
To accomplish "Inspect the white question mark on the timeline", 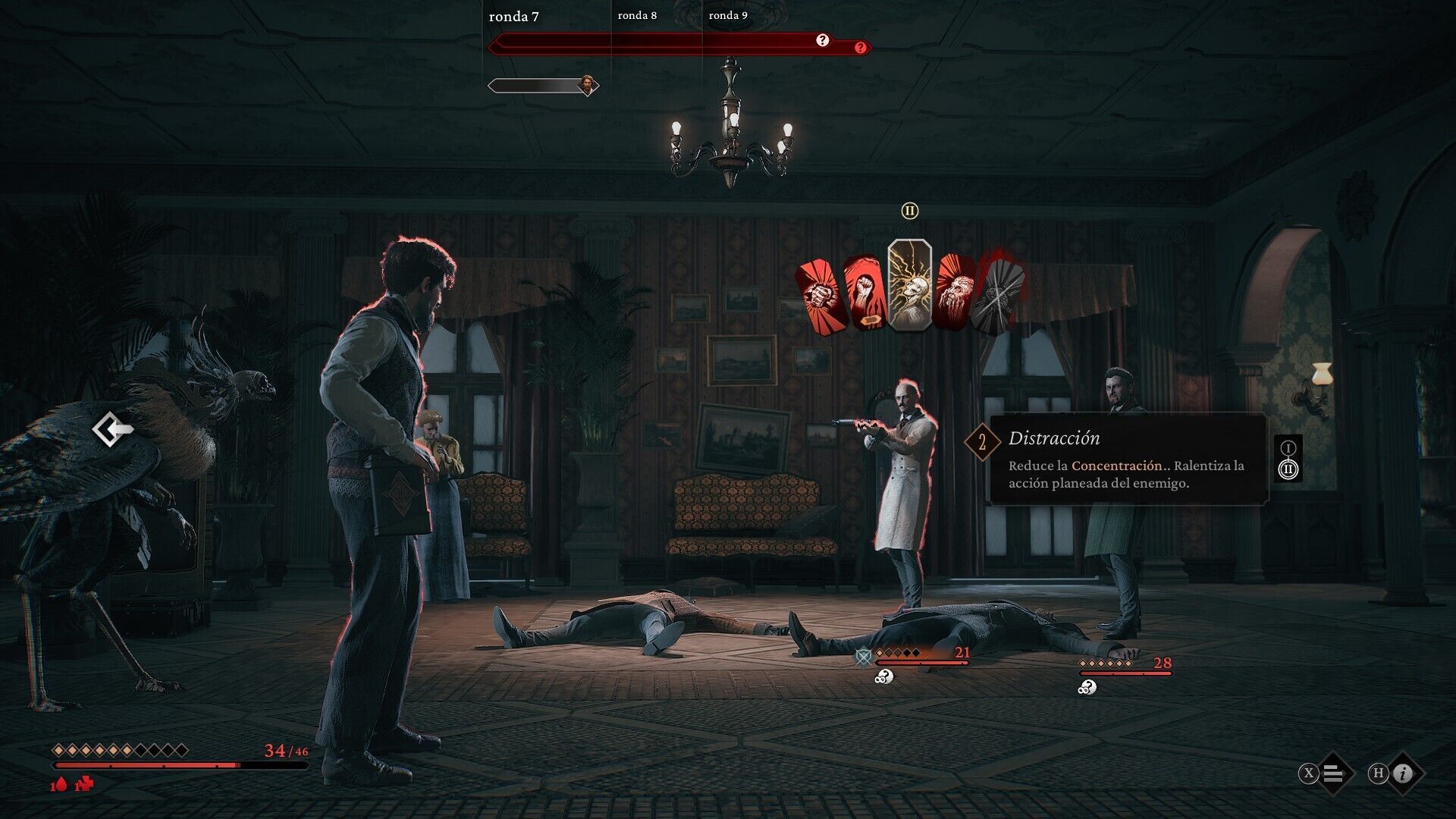I will click(x=823, y=40).
